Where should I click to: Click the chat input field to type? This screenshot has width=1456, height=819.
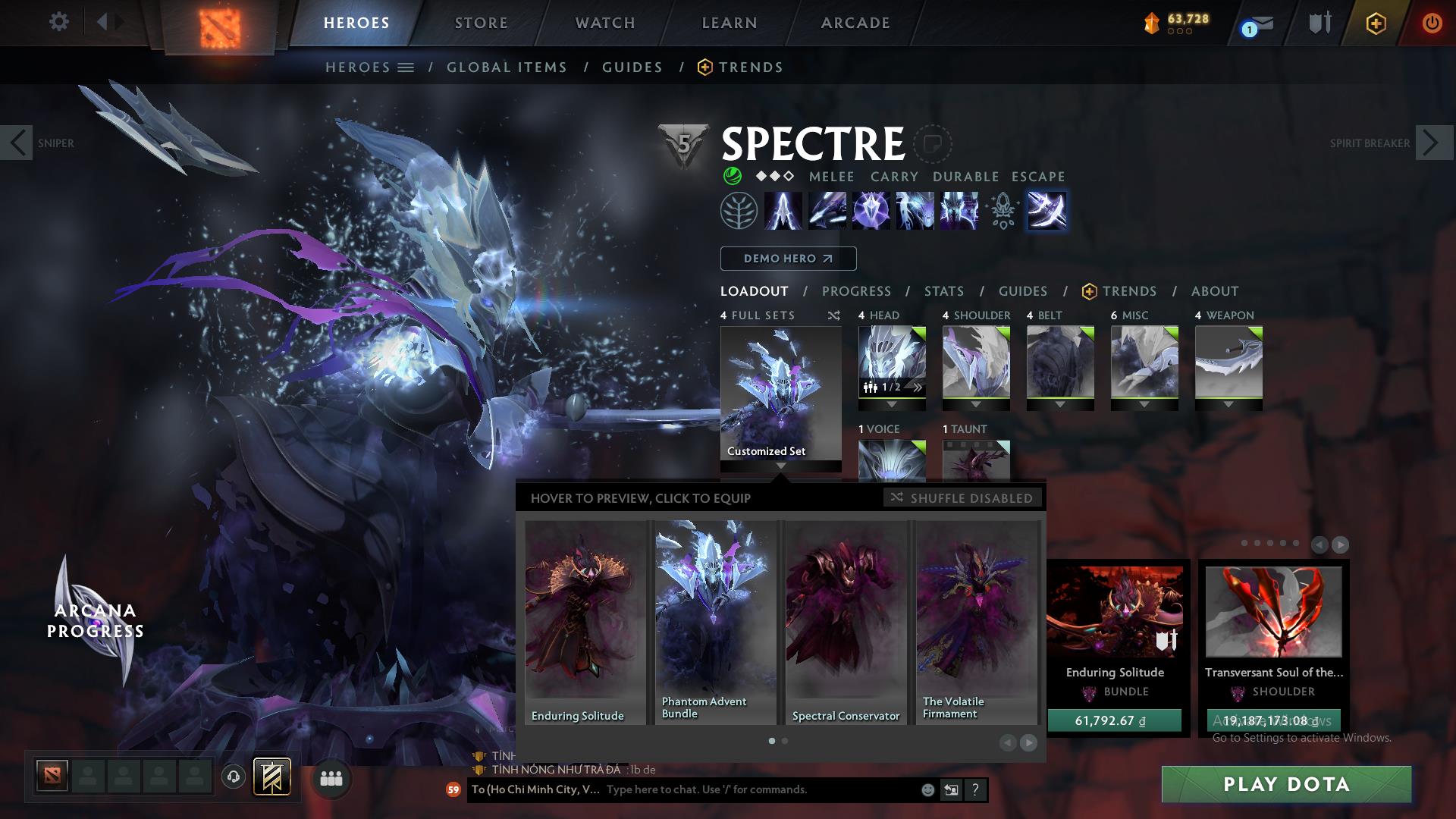(720, 789)
